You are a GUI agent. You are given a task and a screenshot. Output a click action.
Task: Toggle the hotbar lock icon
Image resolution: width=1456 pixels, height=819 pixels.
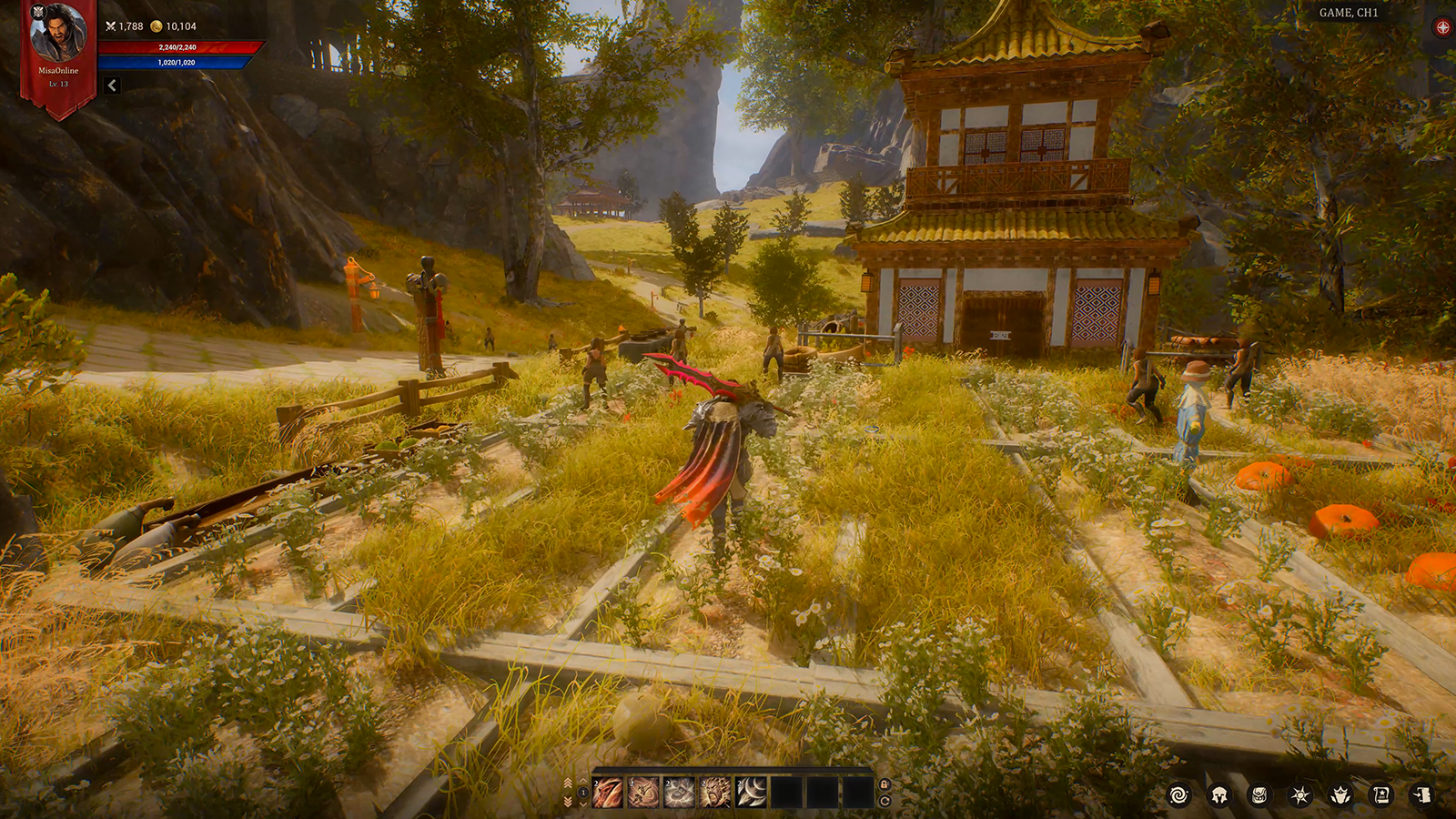coord(885,784)
